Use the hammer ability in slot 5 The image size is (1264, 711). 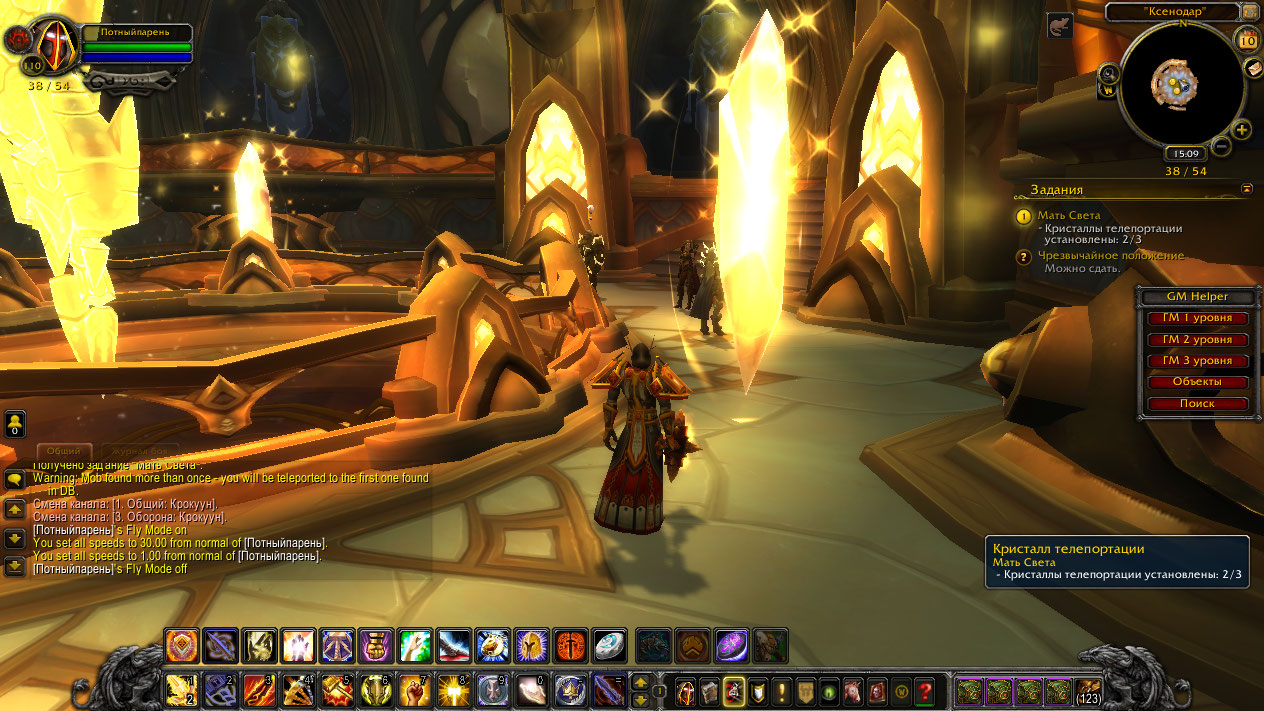point(337,690)
